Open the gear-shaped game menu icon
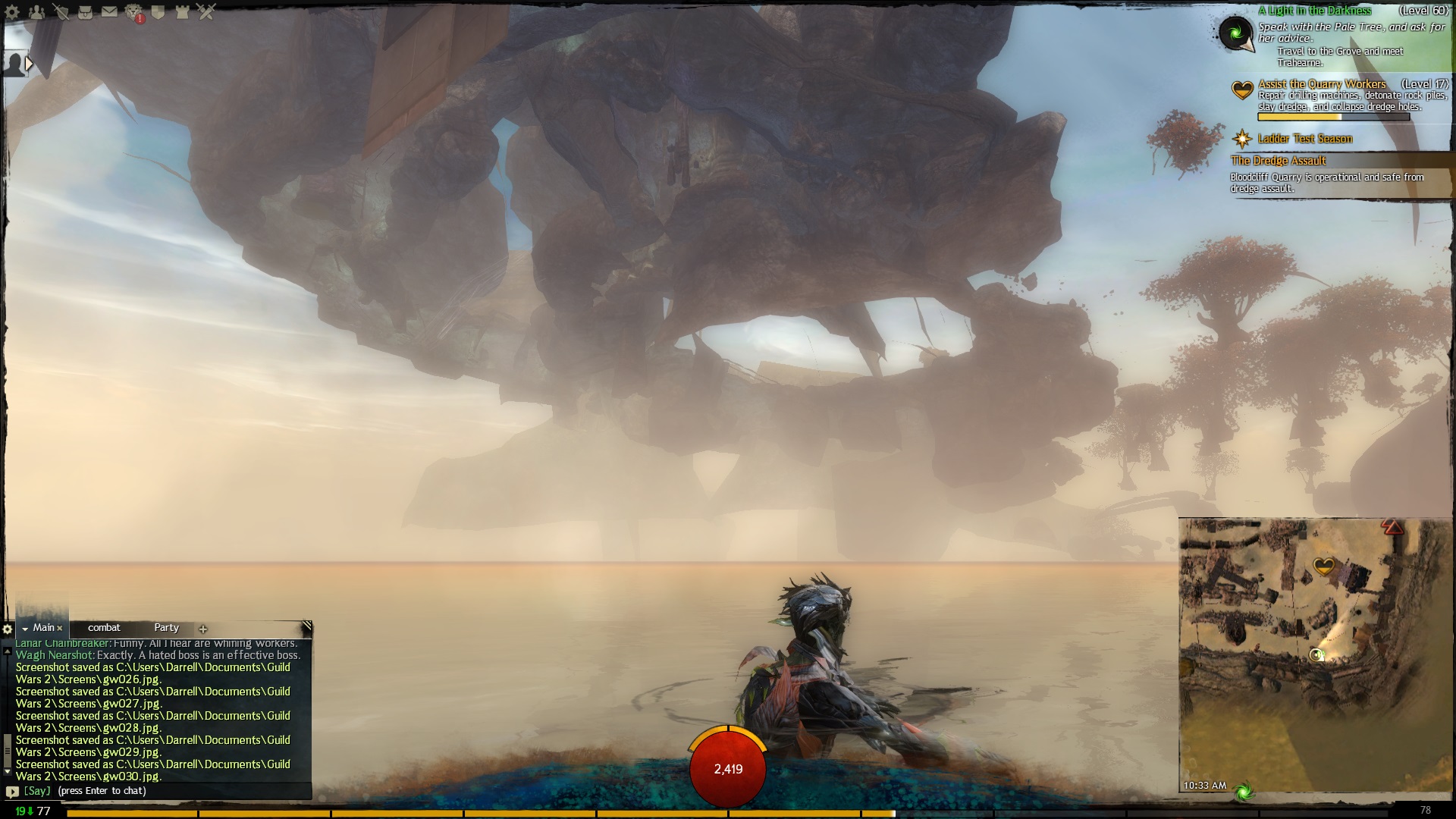 click(13, 12)
